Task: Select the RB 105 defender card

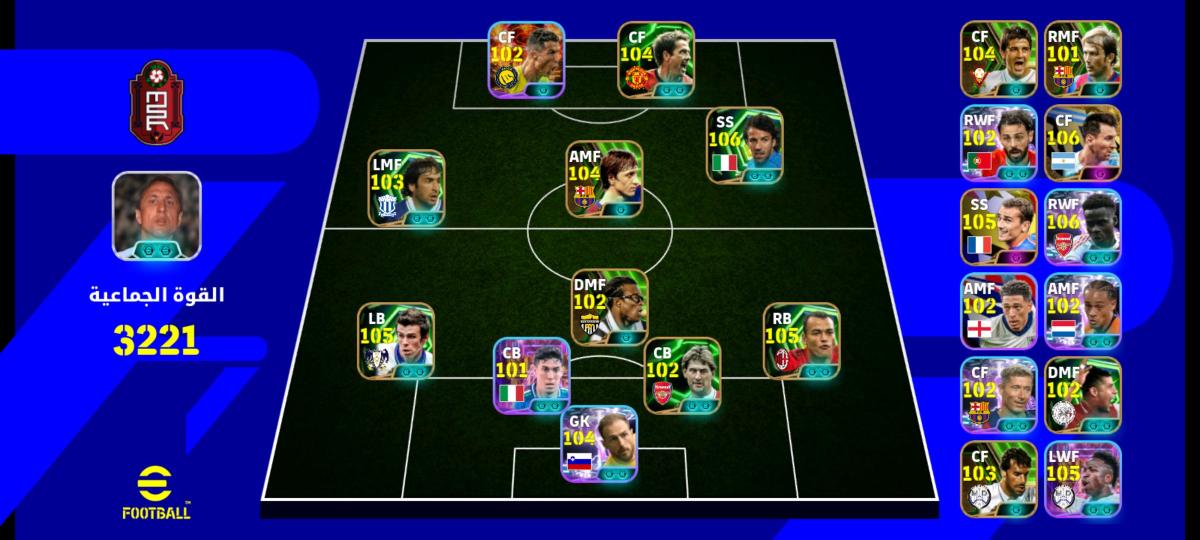Action: coord(802,341)
